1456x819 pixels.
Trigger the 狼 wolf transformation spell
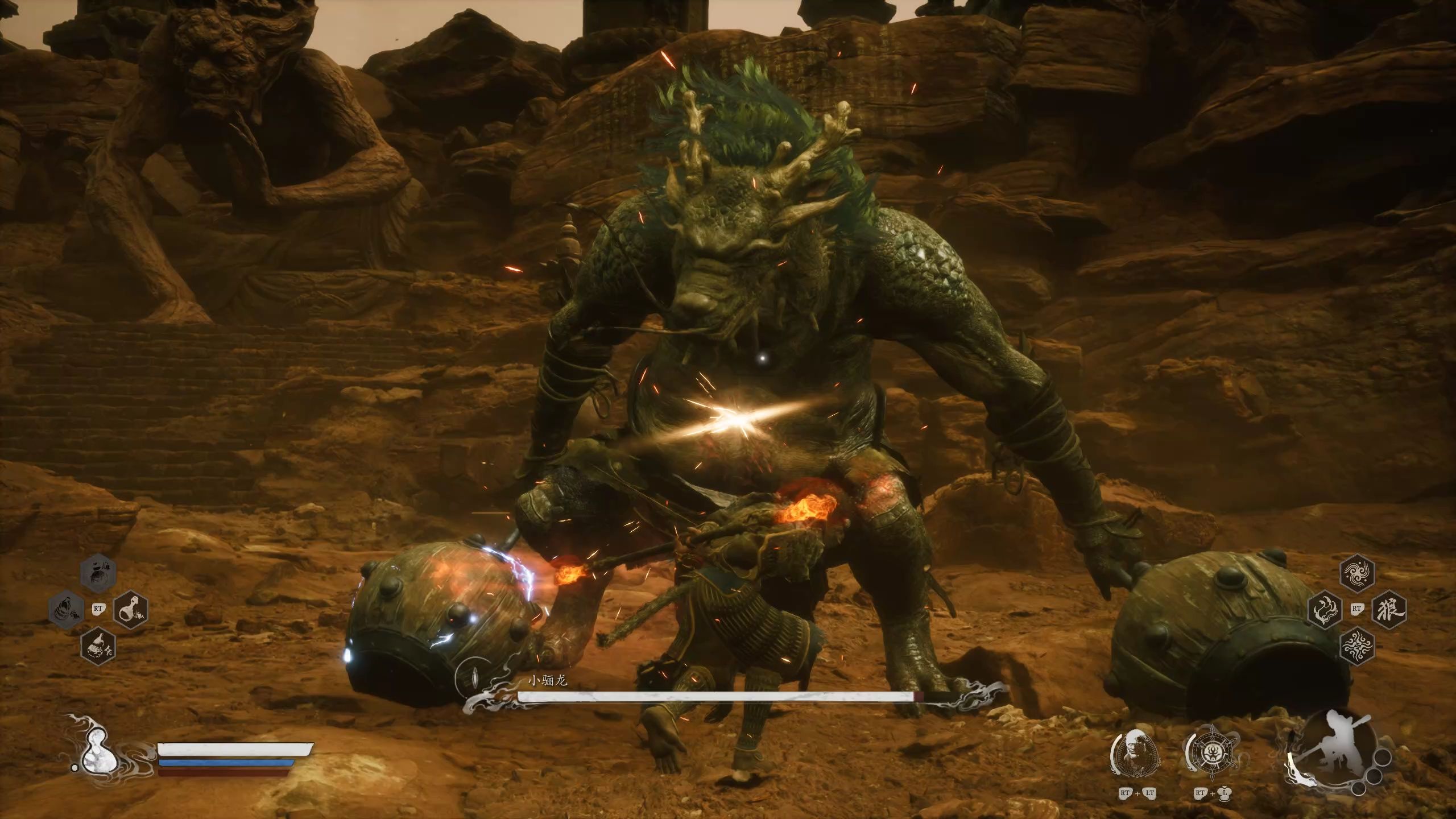pyautogui.click(x=1390, y=609)
